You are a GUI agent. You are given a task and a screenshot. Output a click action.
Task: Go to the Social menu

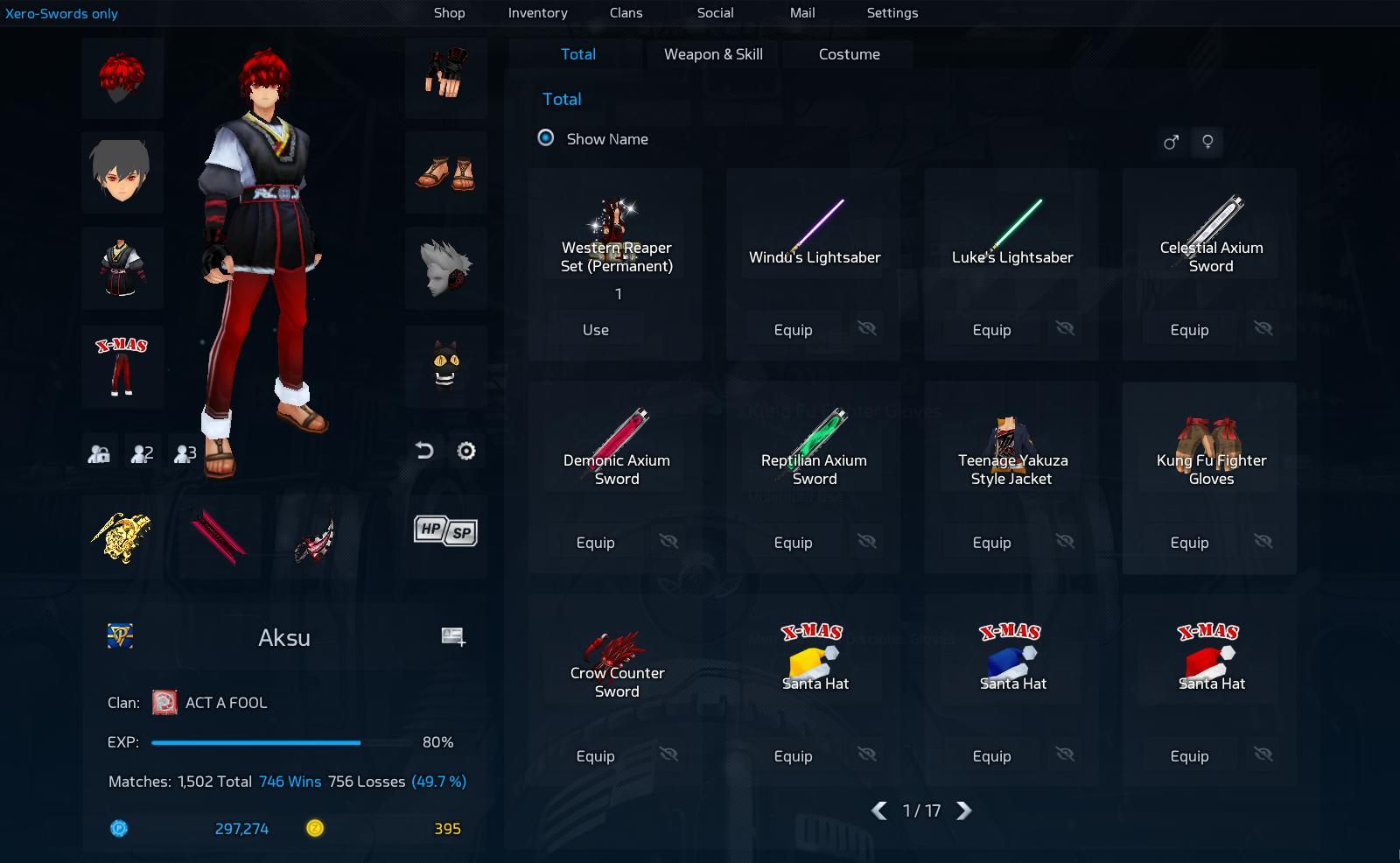coord(715,13)
